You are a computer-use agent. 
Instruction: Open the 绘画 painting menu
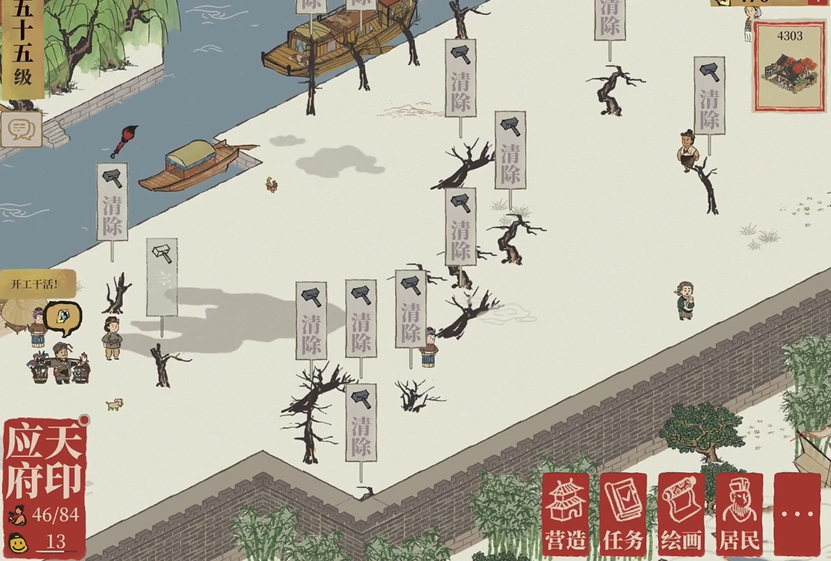coord(681,516)
